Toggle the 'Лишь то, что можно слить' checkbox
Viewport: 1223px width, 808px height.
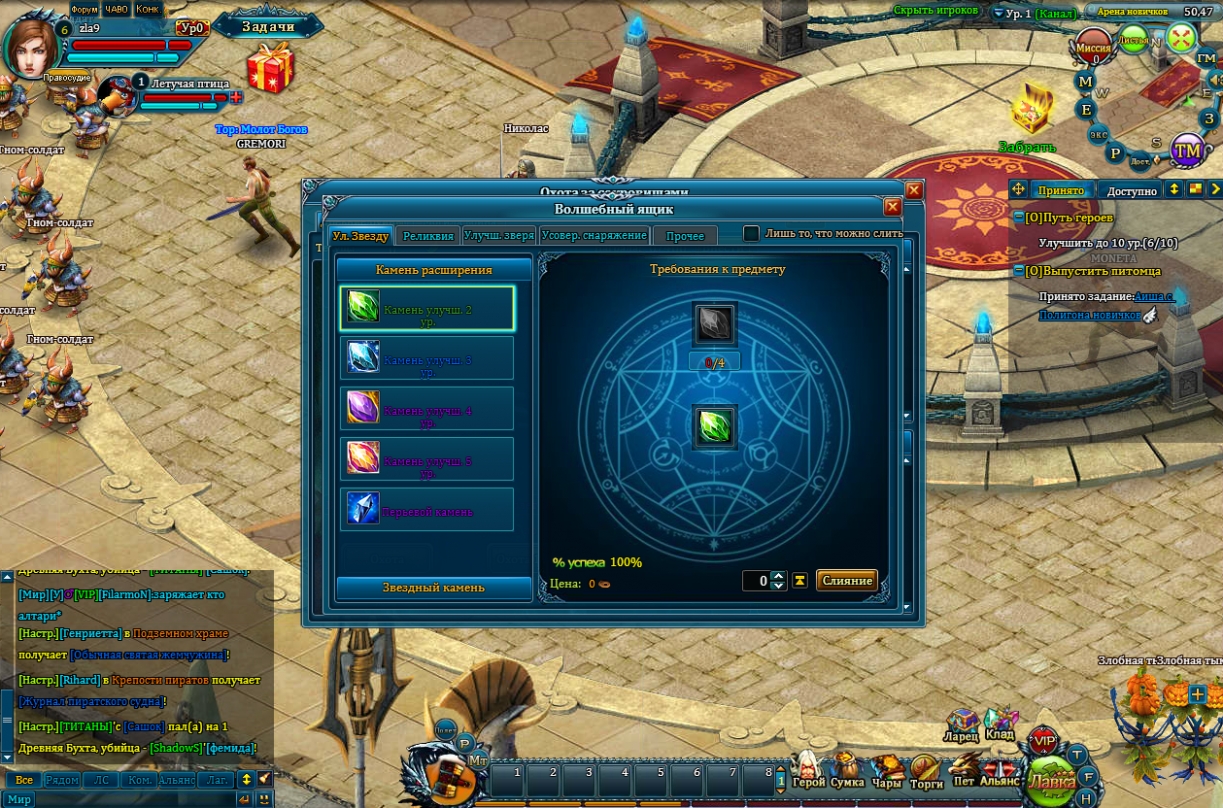click(x=751, y=233)
